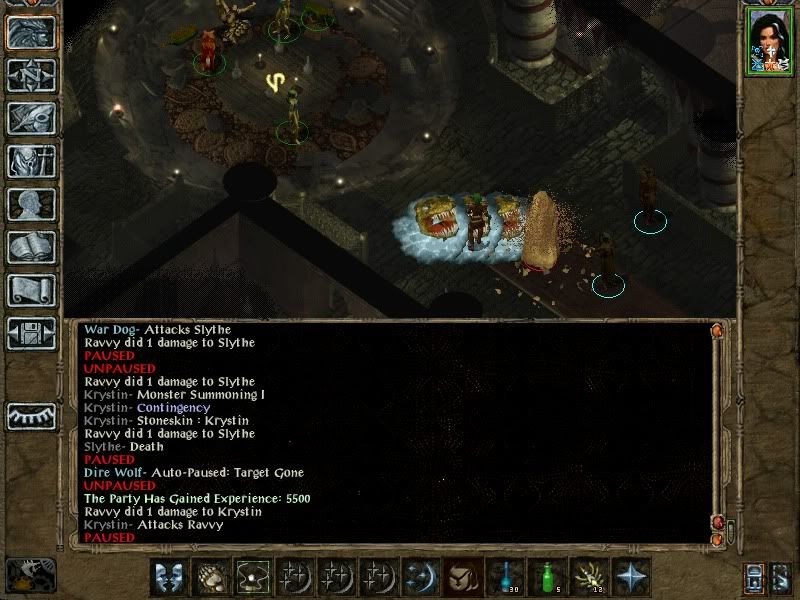This screenshot has width=800, height=600.
Task: Open the mage spellbook
Action: coord(31,247)
